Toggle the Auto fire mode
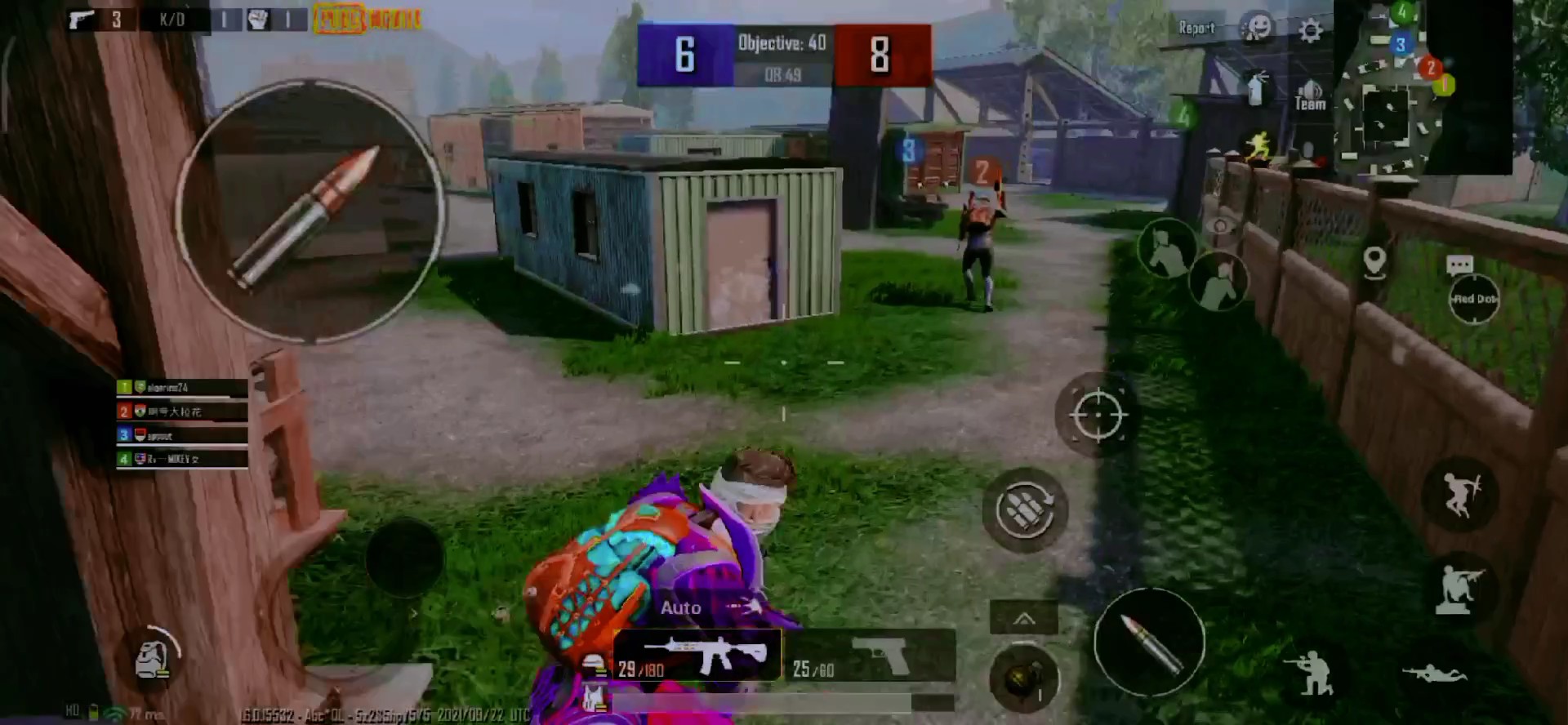The image size is (1568, 725). (681, 608)
